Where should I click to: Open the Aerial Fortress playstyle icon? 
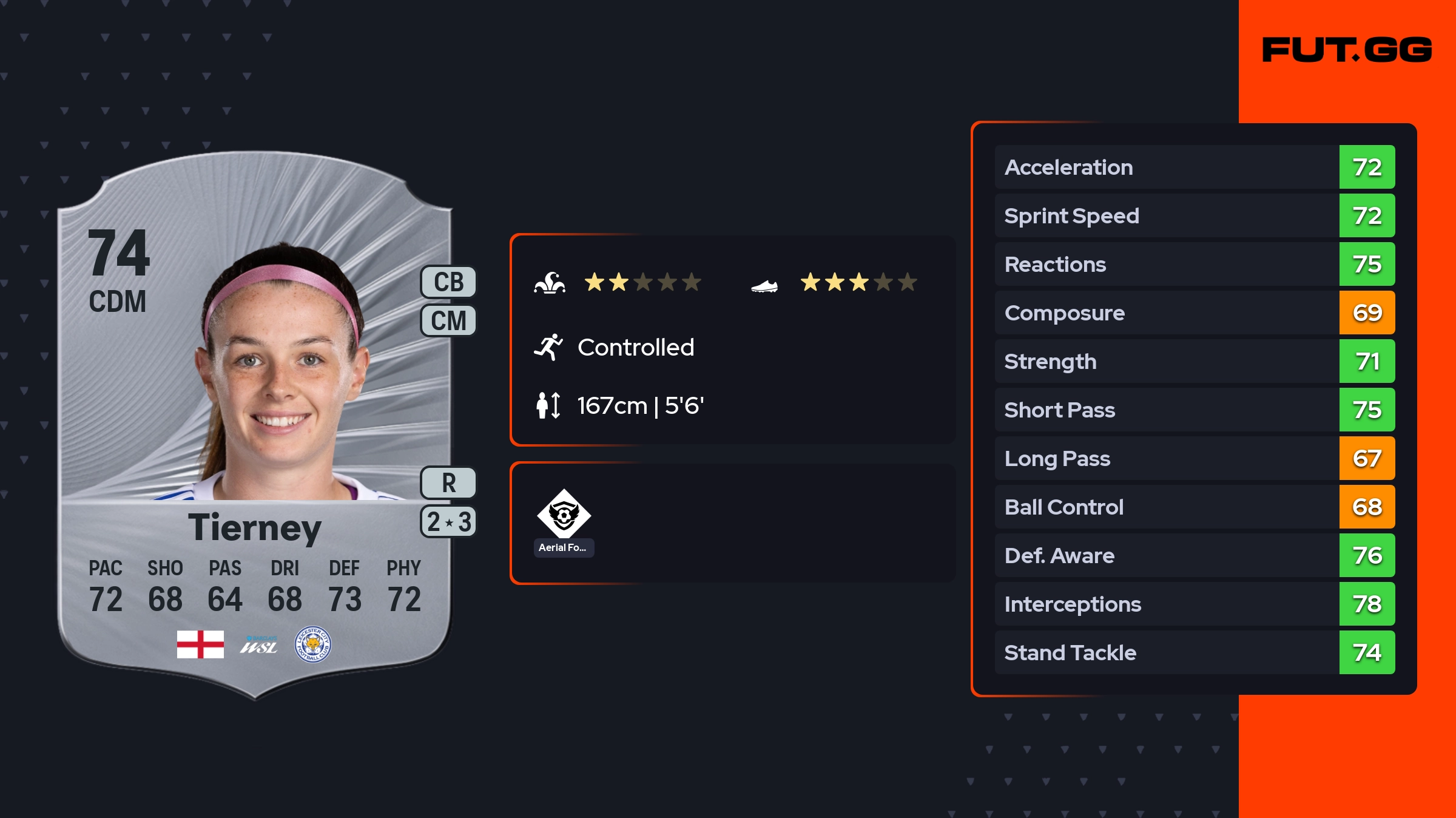(564, 514)
